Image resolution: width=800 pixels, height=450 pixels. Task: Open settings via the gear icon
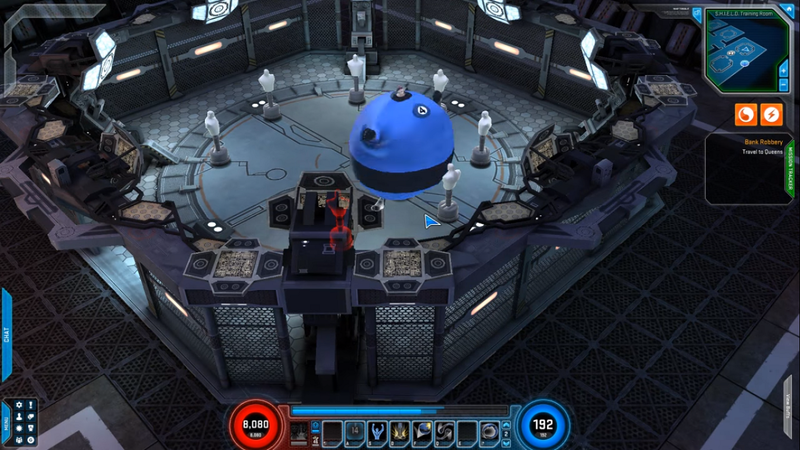[19, 406]
